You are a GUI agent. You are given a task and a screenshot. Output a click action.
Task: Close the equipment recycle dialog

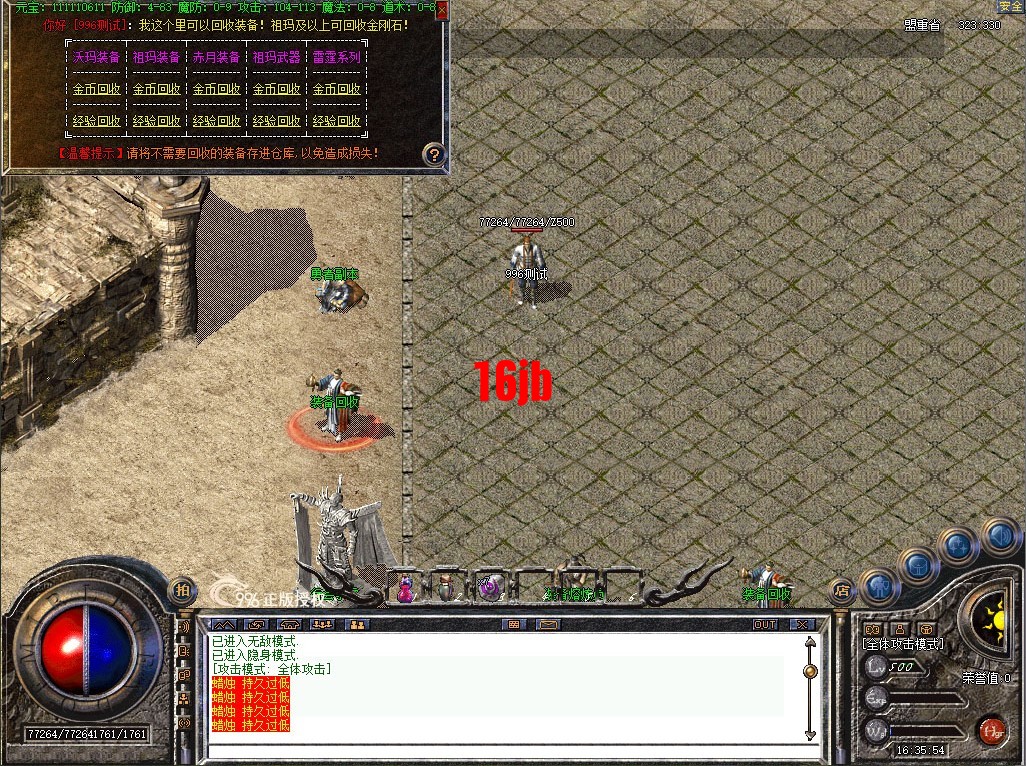pyautogui.click(x=443, y=9)
